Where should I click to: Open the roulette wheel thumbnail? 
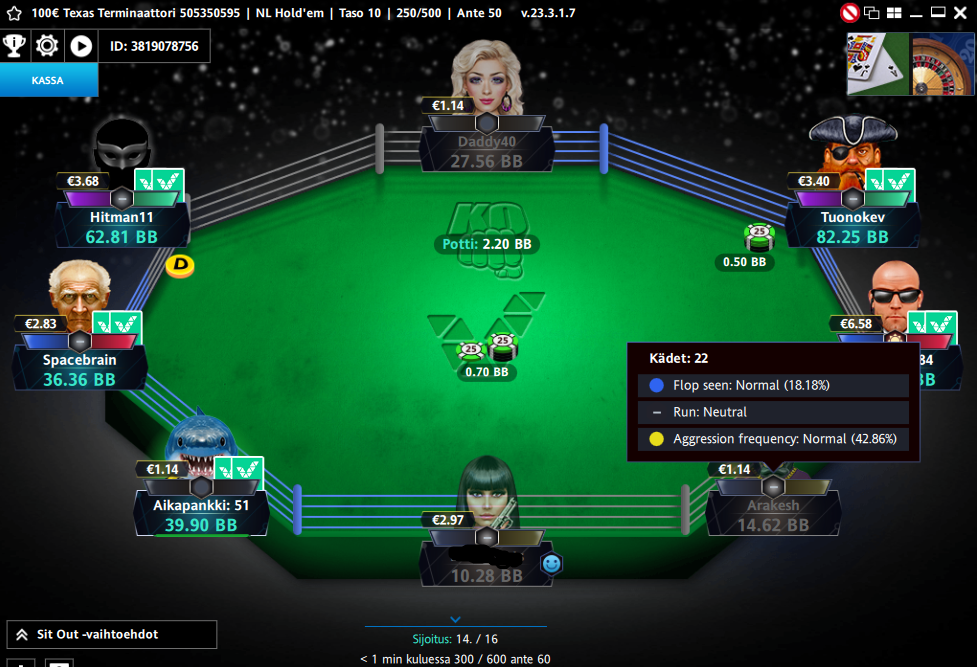943,64
